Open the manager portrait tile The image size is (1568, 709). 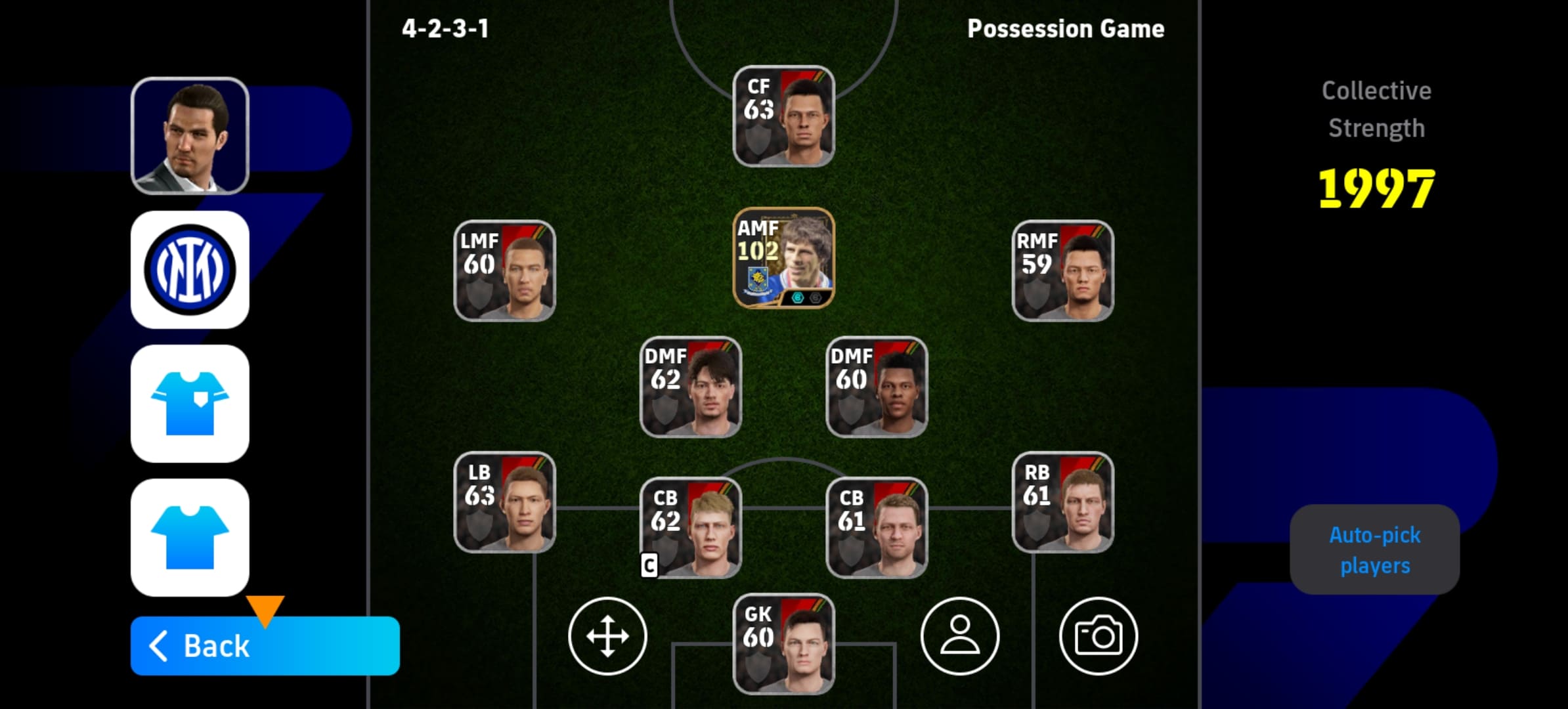tap(190, 136)
